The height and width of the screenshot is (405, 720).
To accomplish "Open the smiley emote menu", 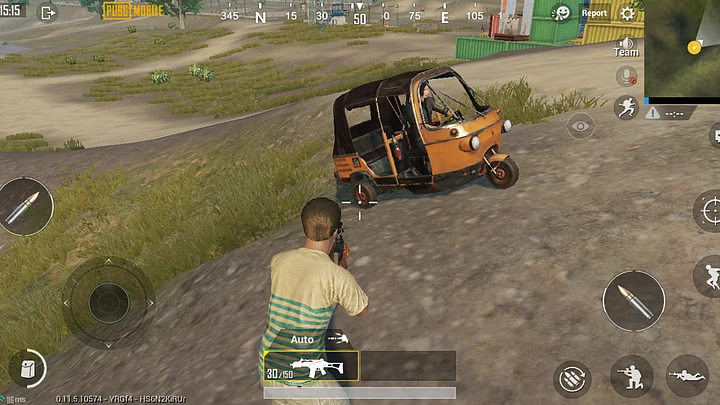I will point(562,13).
